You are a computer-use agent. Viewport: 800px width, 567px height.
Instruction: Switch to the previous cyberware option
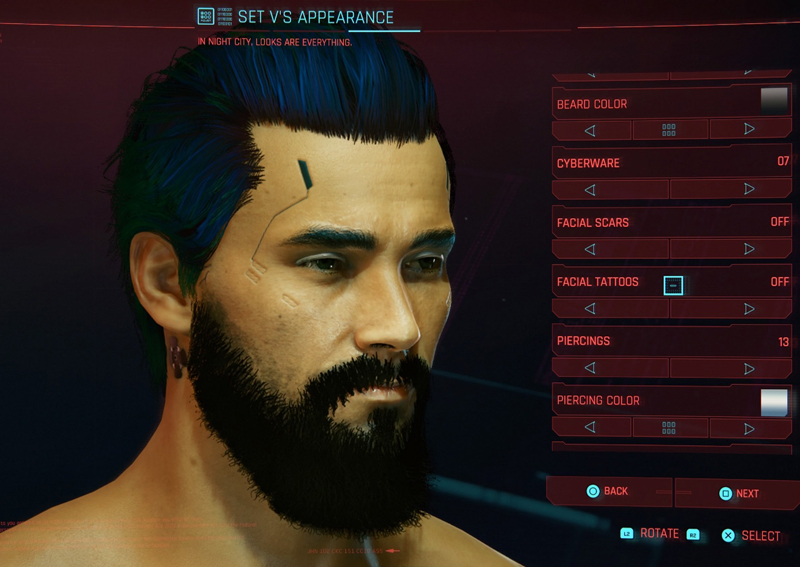tap(590, 189)
